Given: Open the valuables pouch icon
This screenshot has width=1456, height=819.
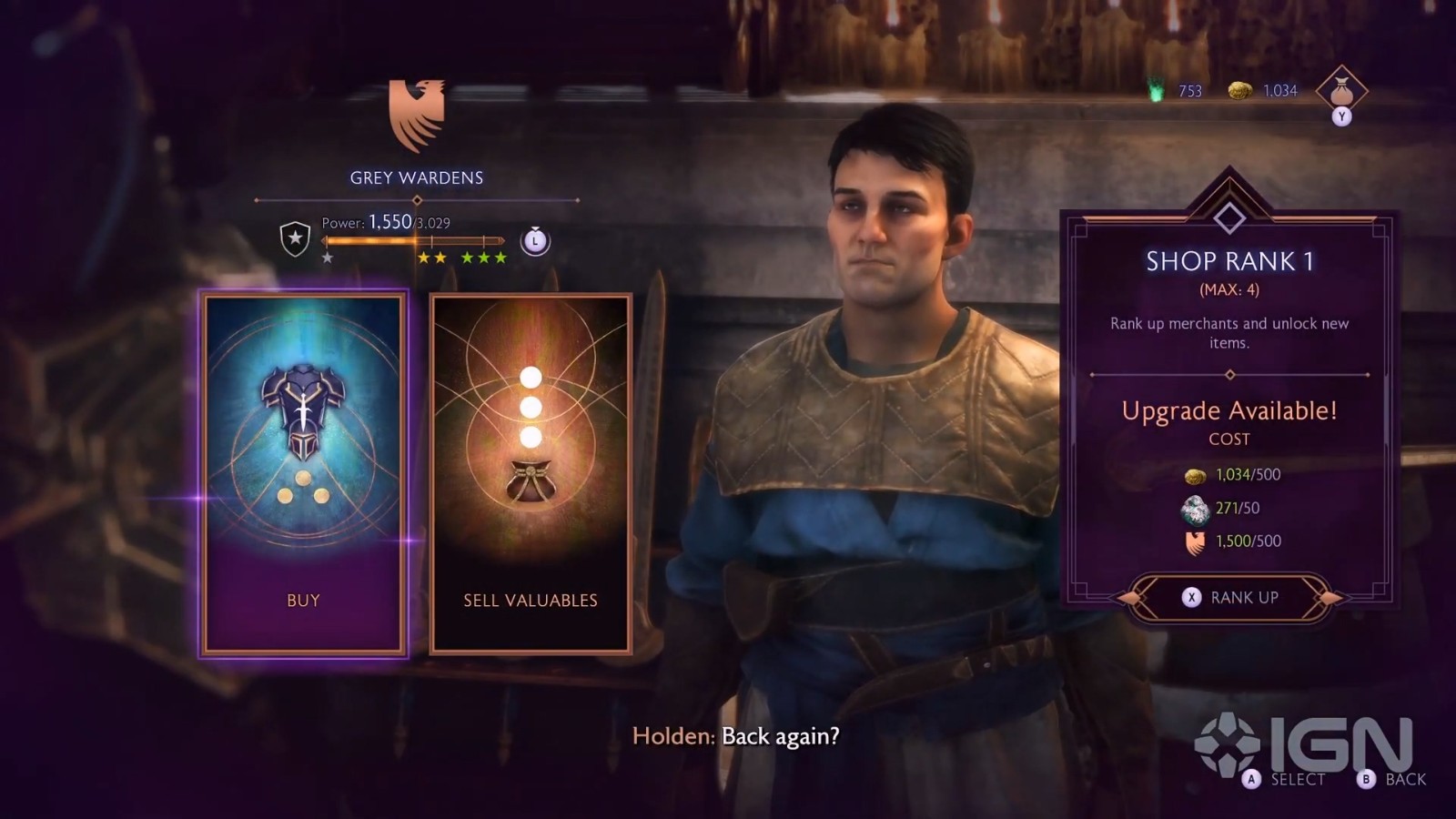Looking at the screenshot, I should [1341, 91].
